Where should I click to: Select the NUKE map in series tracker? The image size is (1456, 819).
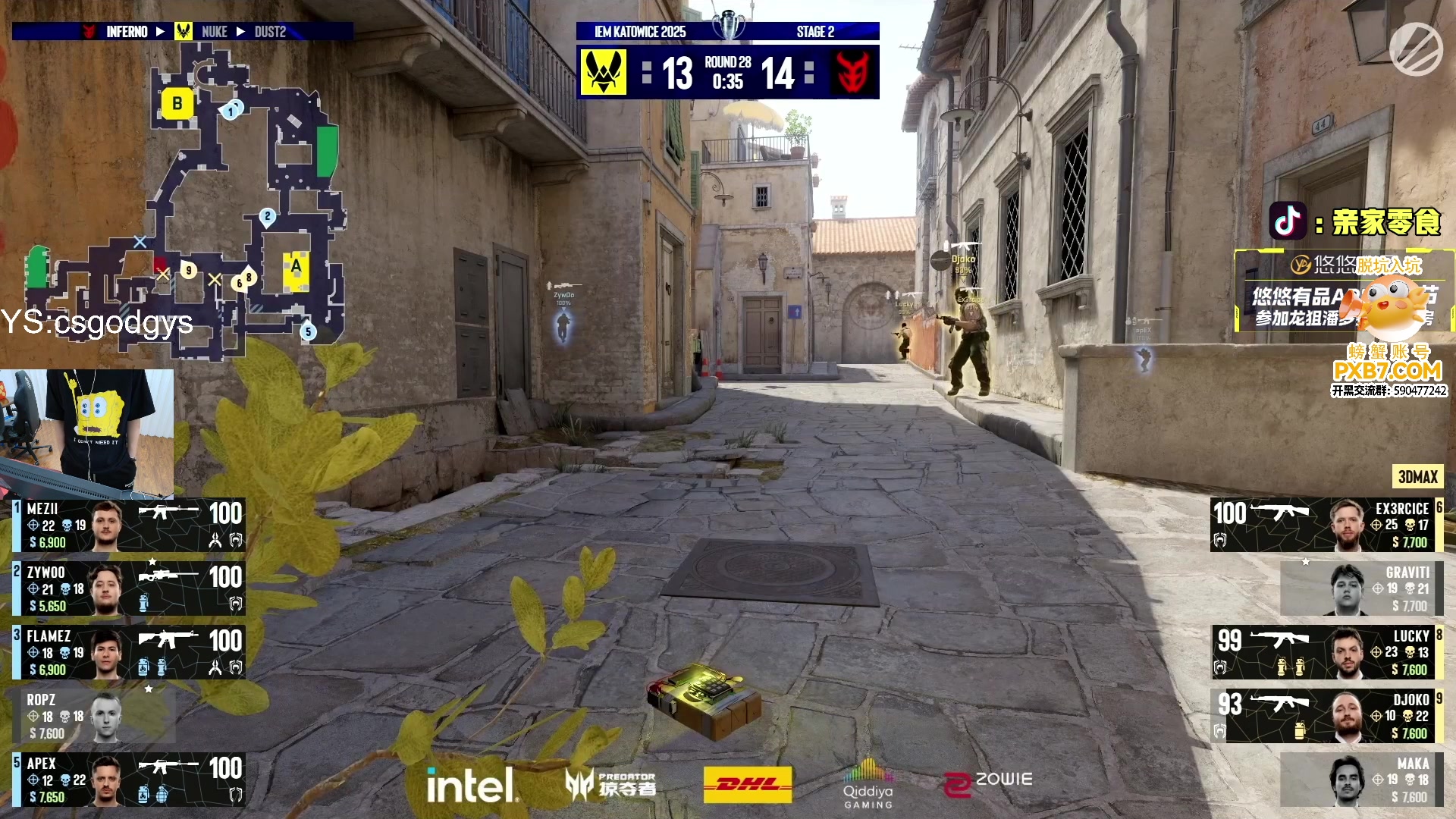[x=214, y=32]
